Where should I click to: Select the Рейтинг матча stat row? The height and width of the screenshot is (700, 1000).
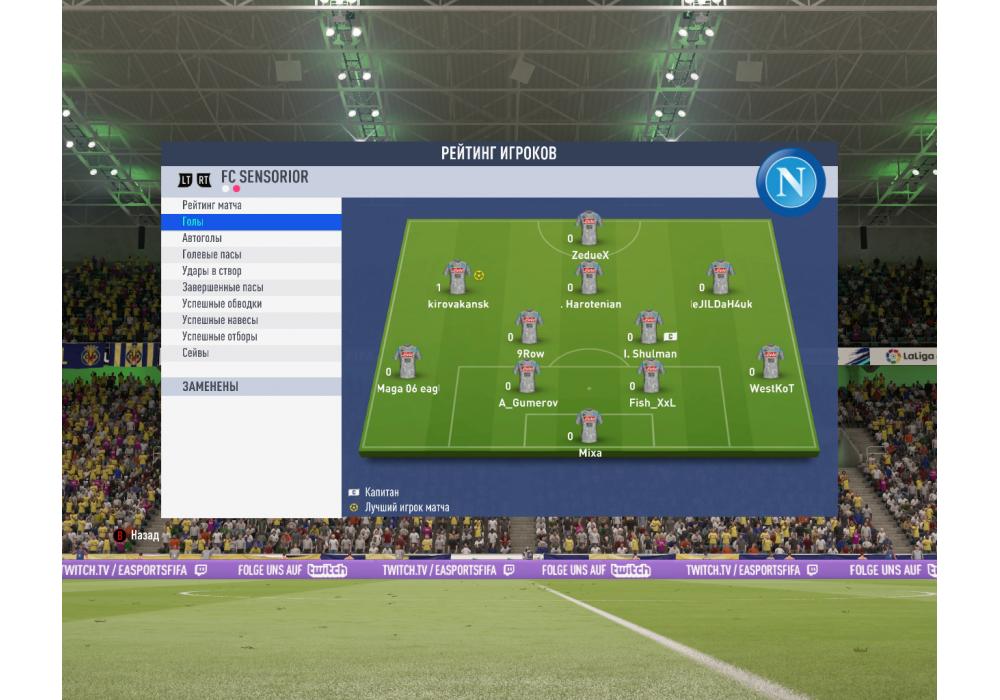point(250,206)
